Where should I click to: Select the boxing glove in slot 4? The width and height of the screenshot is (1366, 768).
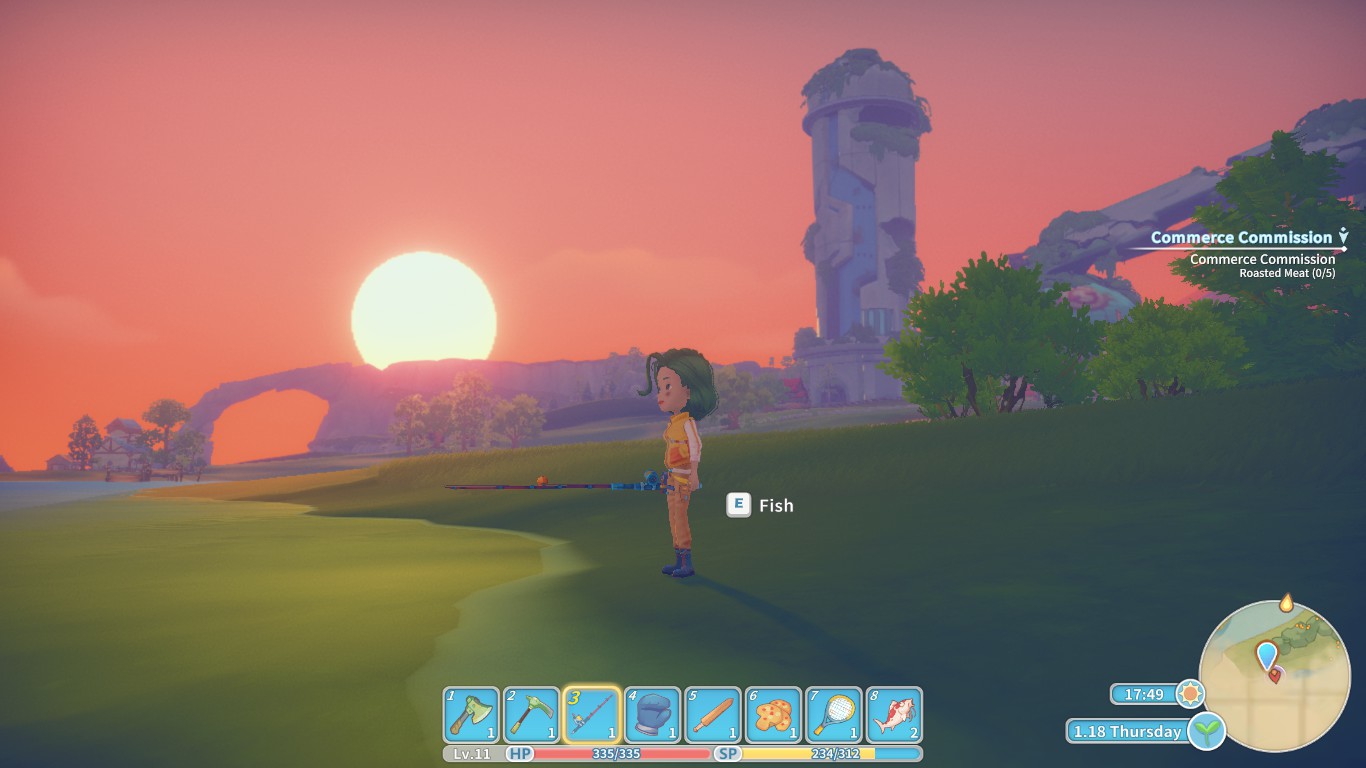point(653,712)
